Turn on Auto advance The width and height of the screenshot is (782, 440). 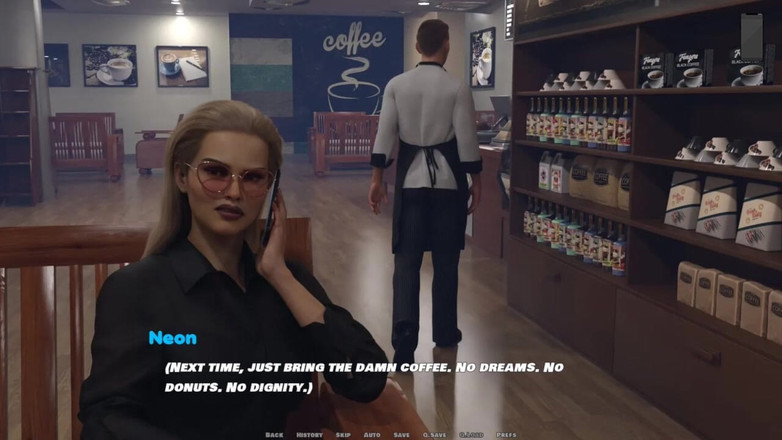point(371,435)
